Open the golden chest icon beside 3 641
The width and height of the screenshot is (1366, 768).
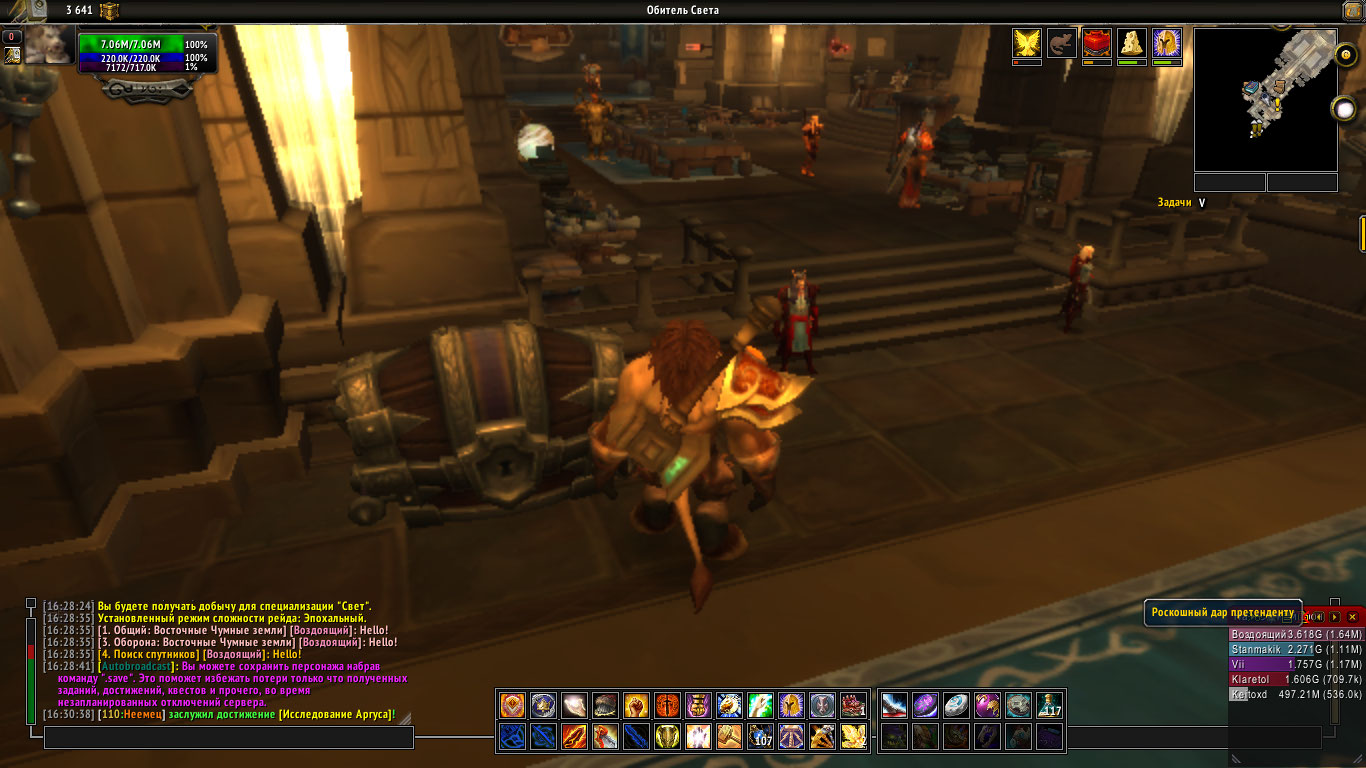pyautogui.click(x=109, y=11)
